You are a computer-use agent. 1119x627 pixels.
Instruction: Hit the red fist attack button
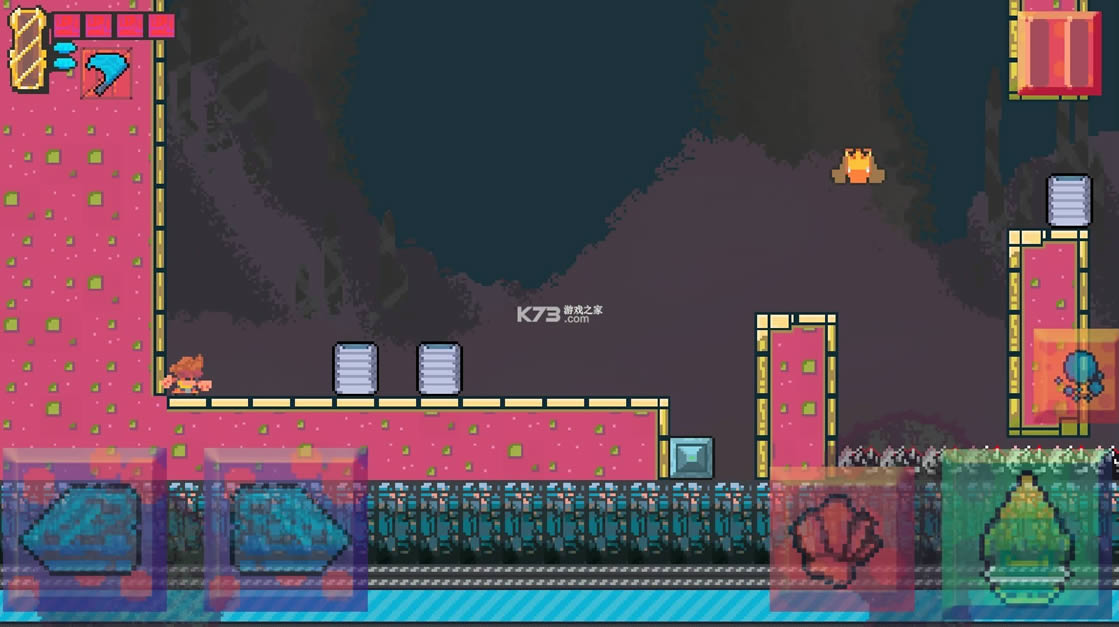[840, 539]
